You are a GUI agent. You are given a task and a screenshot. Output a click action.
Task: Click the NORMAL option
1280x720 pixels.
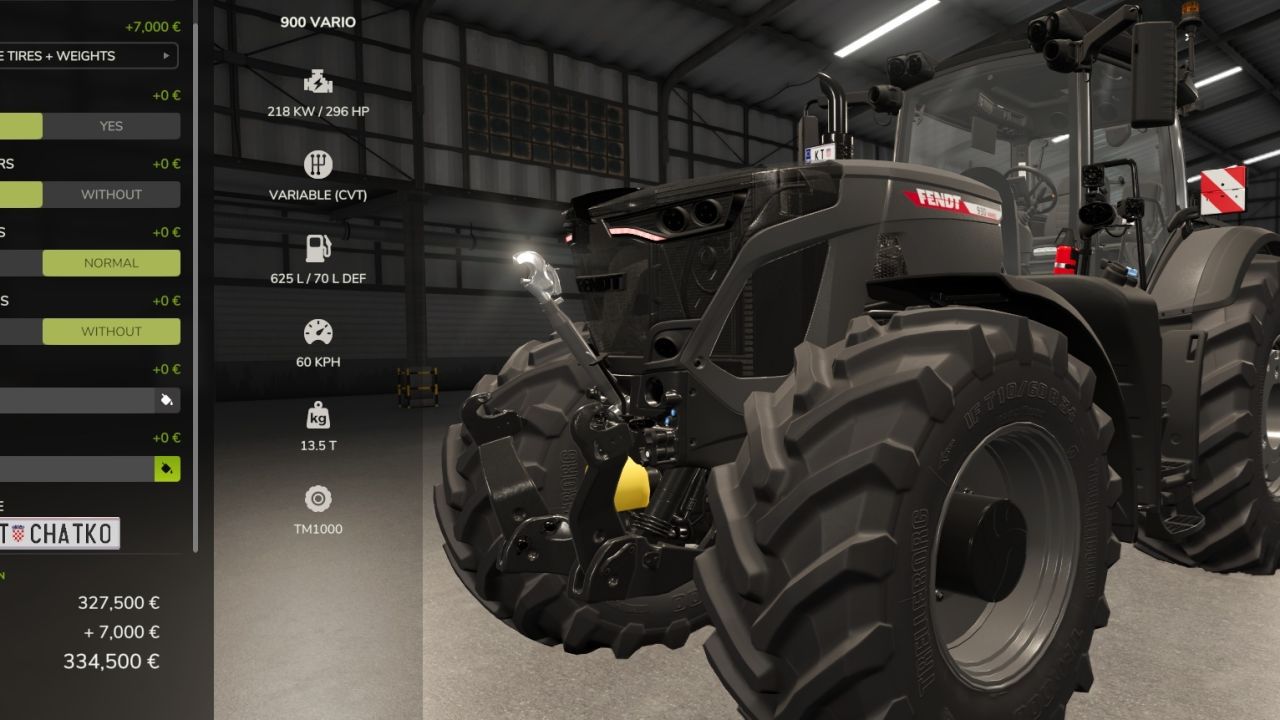point(111,263)
